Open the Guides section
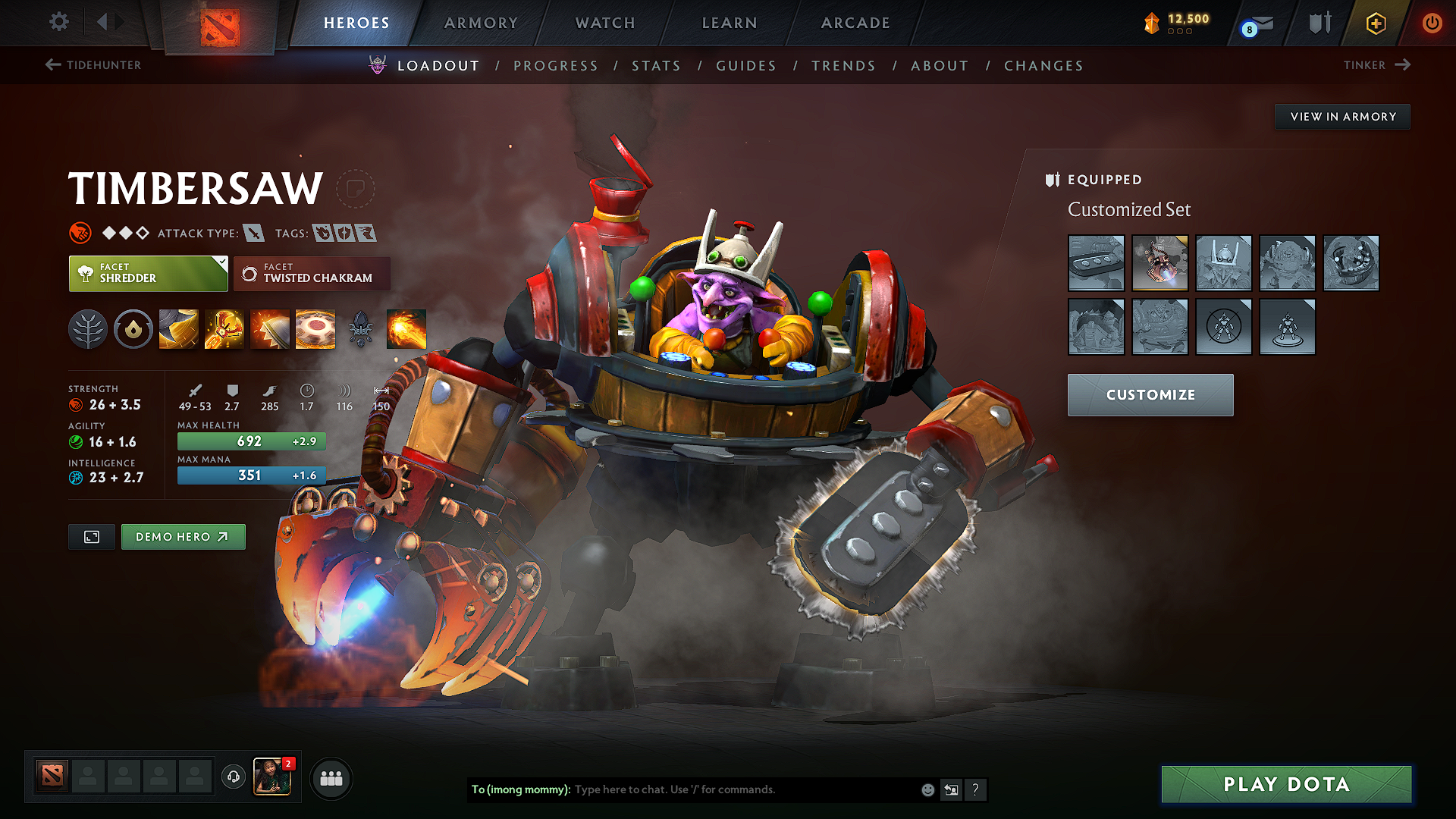Image resolution: width=1456 pixels, height=819 pixels. [x=746, y=66]
